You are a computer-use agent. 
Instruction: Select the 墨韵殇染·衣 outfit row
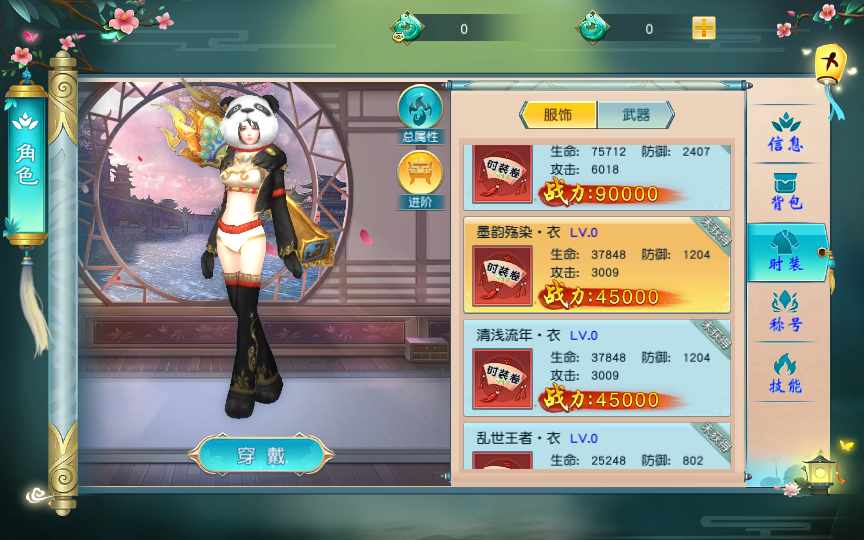(597, 264)
